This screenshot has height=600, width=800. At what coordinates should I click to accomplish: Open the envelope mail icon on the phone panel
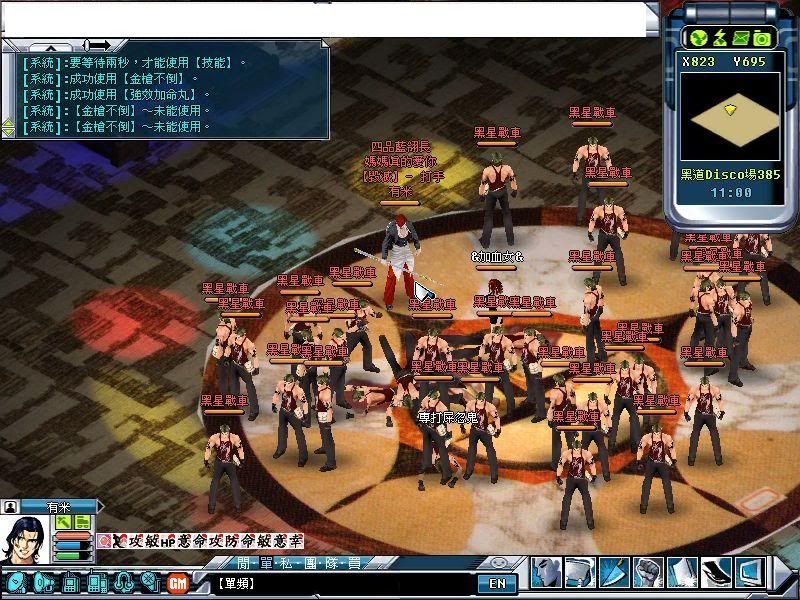(740, 38)
